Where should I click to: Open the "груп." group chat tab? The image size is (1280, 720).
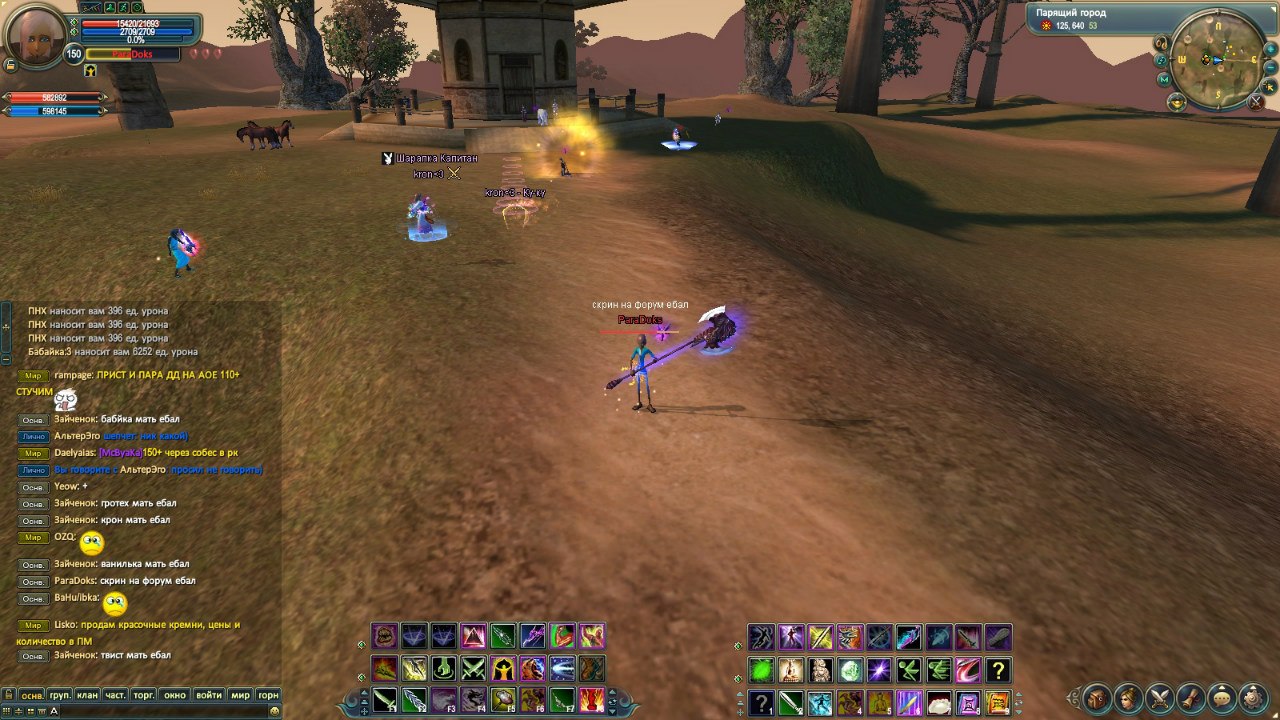(60, 695)
